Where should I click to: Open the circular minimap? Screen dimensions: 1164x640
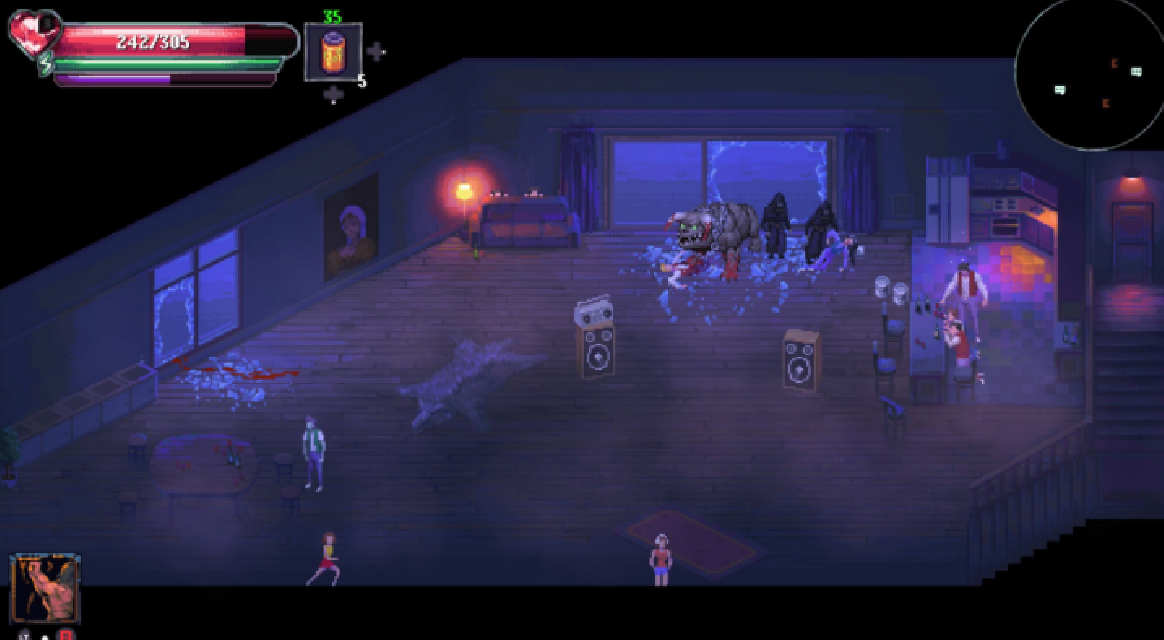click(1089, 75)
